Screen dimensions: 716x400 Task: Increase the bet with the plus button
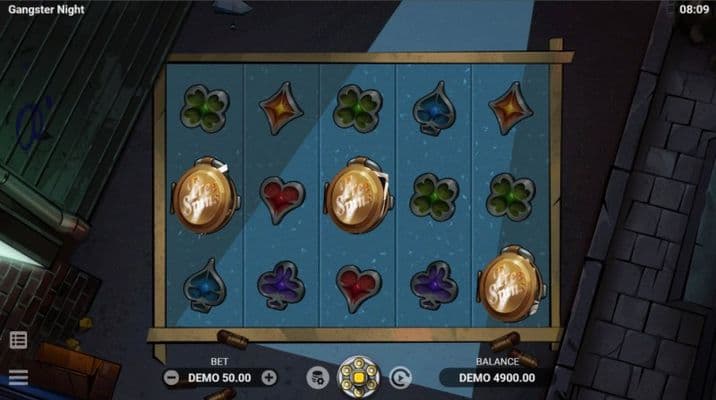pyautogui.click(x=268, y=378)
